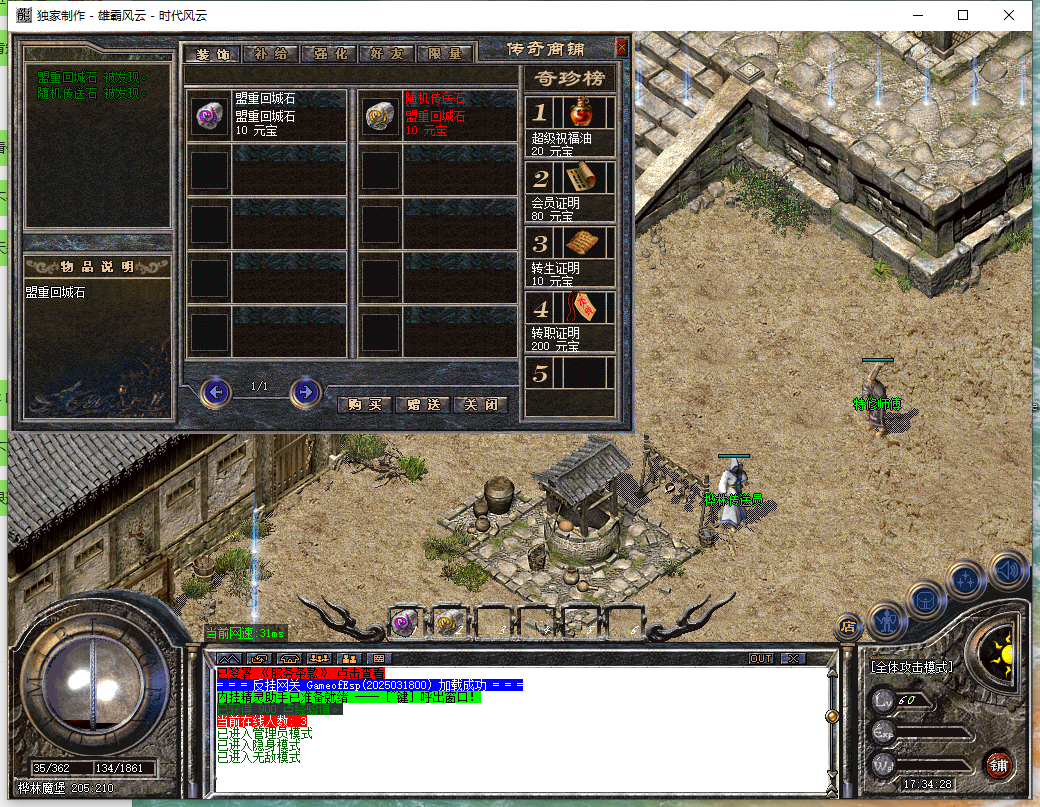Select the 转职证明 ranked item
The height and width of the screenshot is (807, 1040).
pos(578,308)
